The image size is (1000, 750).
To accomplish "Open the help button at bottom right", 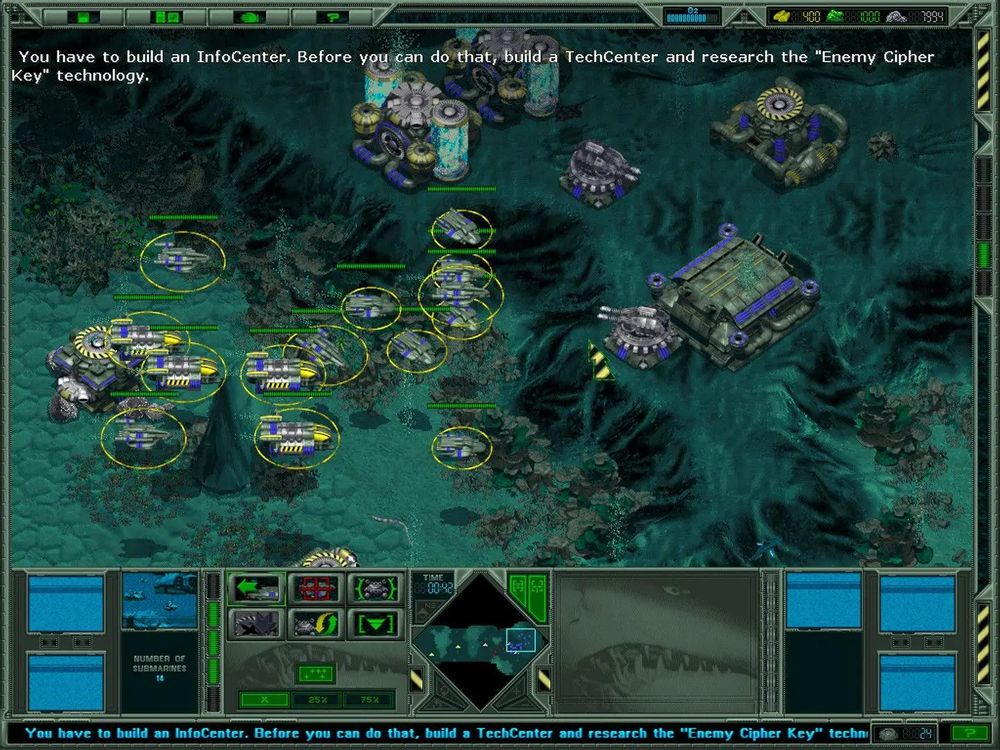I will tap(956, 733).
